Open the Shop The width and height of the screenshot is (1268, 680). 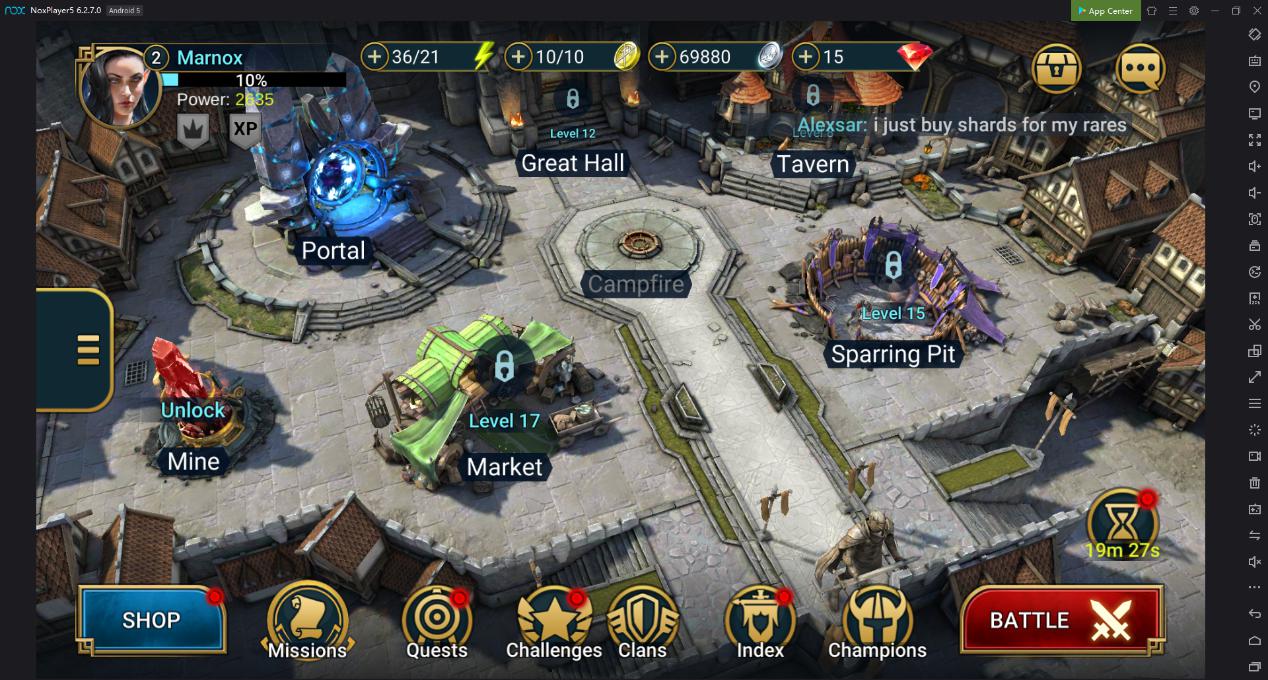(x=151, y=620)
